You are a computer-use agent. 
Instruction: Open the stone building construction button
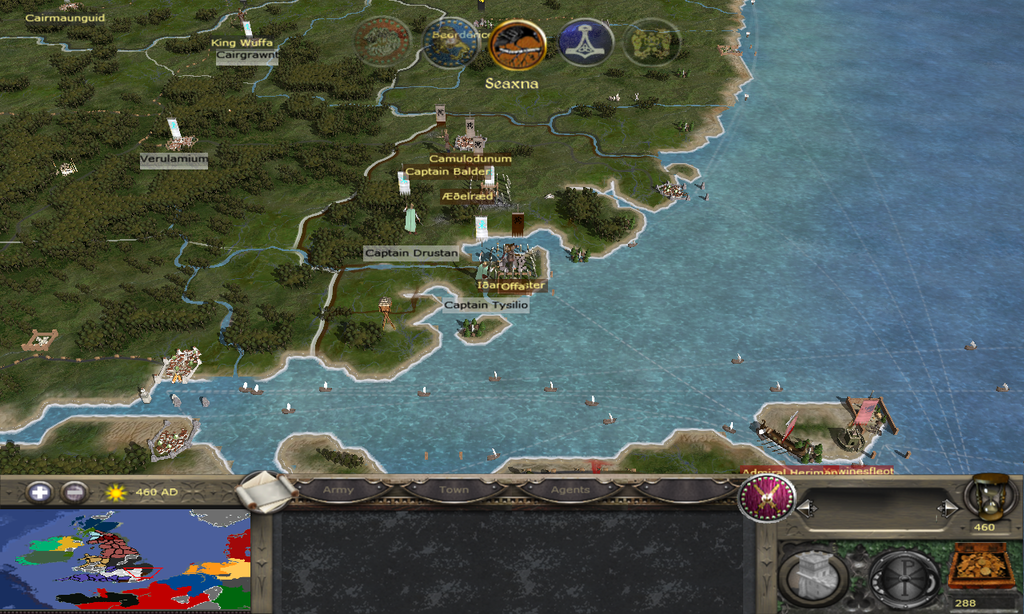(x=813, y=576)
